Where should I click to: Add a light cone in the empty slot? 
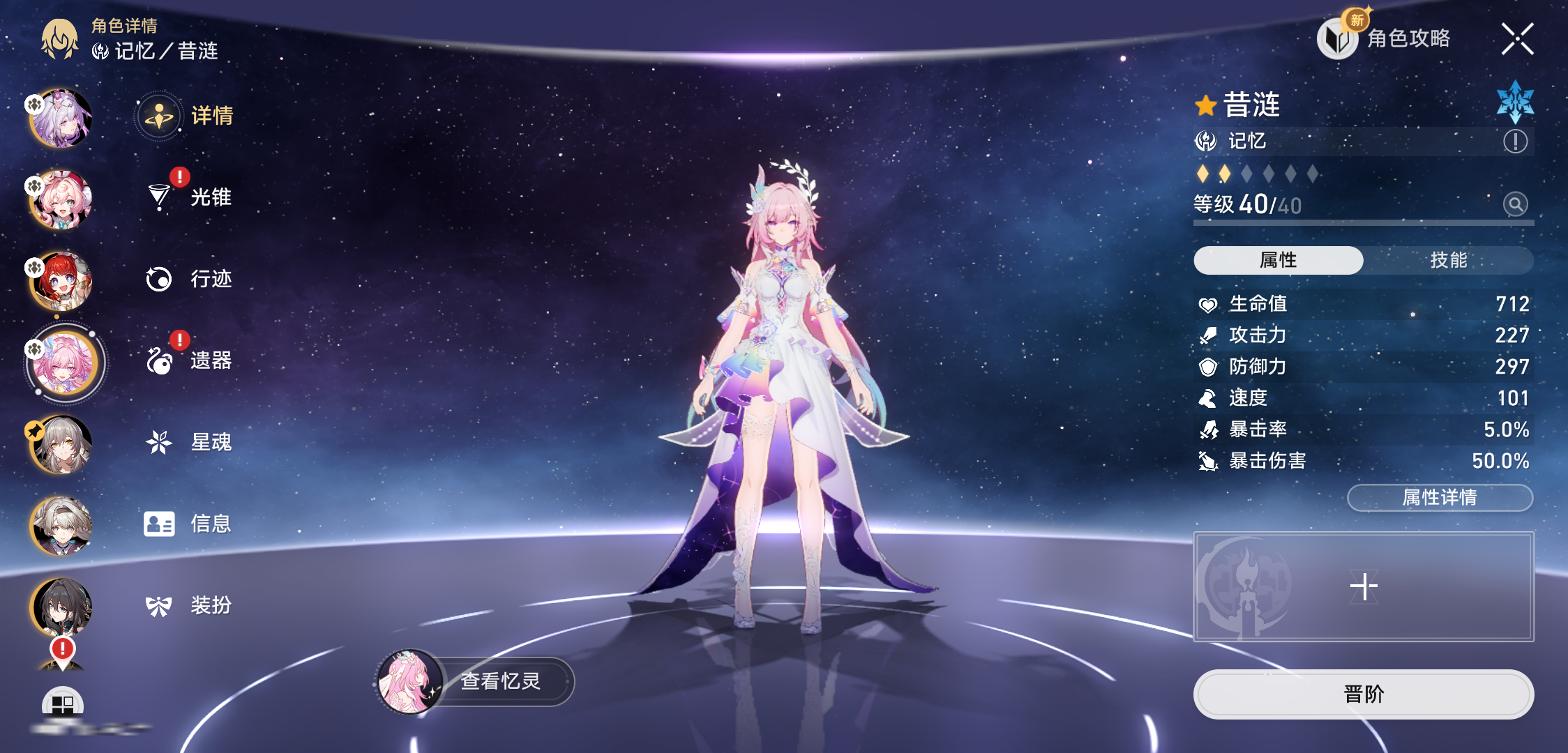pyautogui.click(x=1364, y=586)
